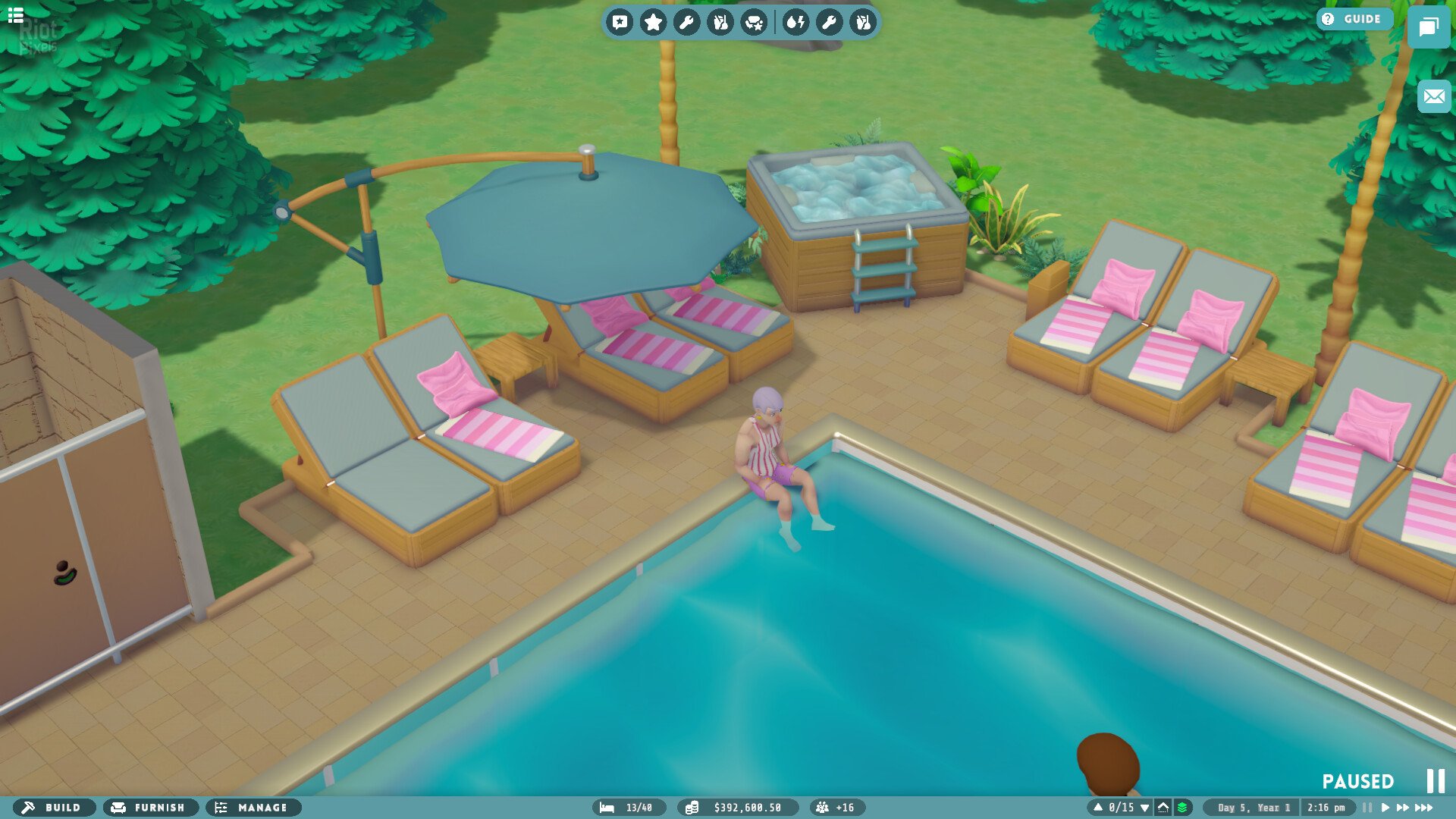Set fastest game speed with triple arrows
1456x819 pixels.
point(1424,808)
